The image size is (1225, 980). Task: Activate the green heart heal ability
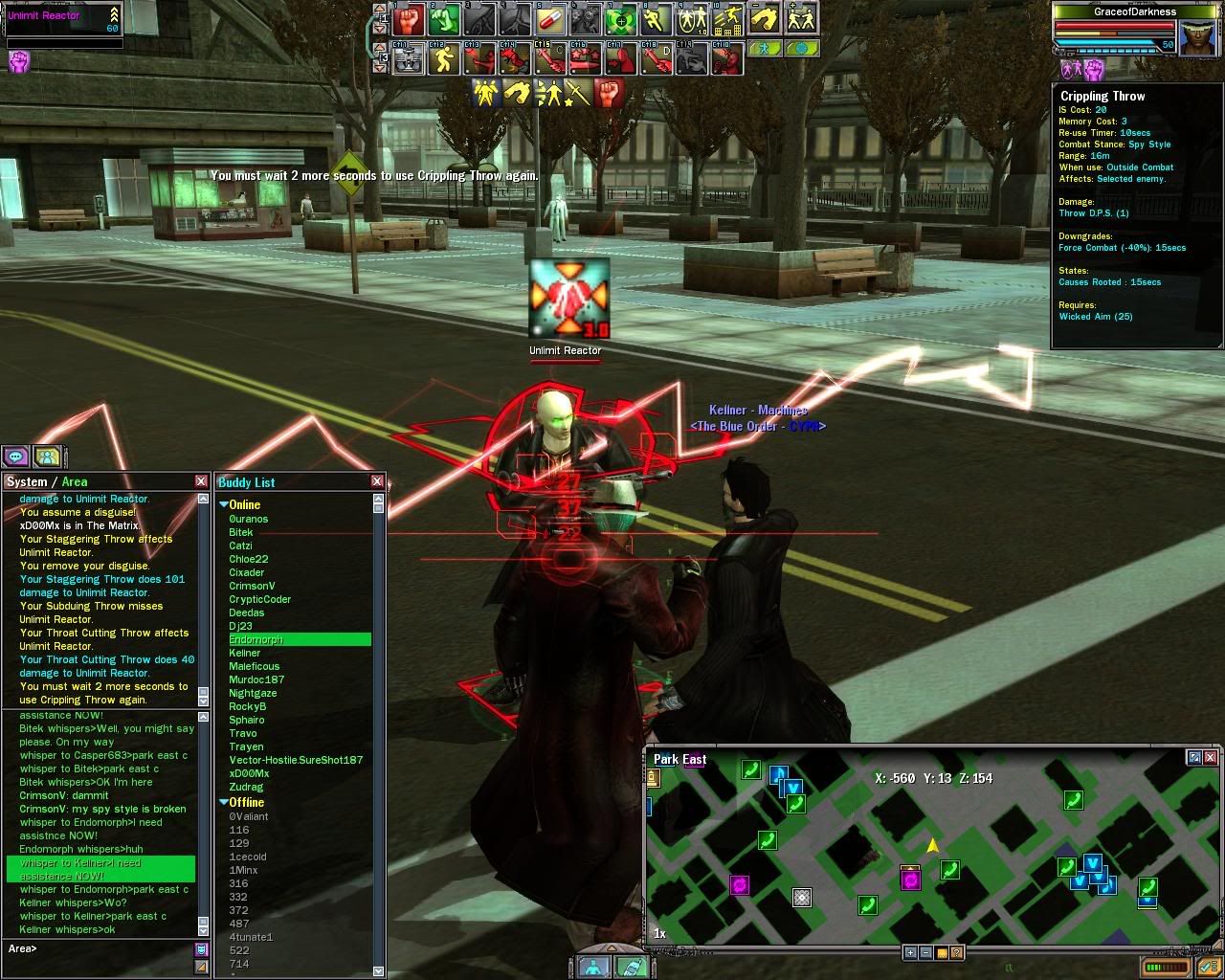(x=621, y=19)
